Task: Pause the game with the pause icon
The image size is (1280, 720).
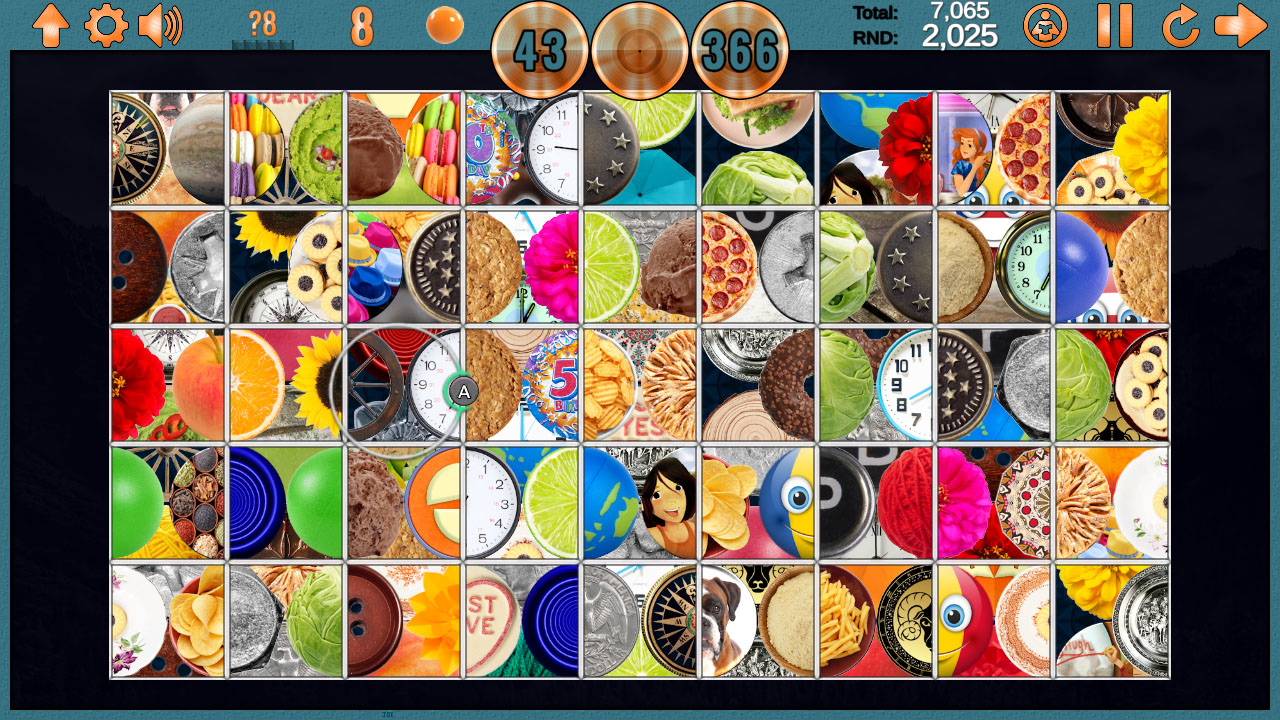Action: coord(1114,27)
